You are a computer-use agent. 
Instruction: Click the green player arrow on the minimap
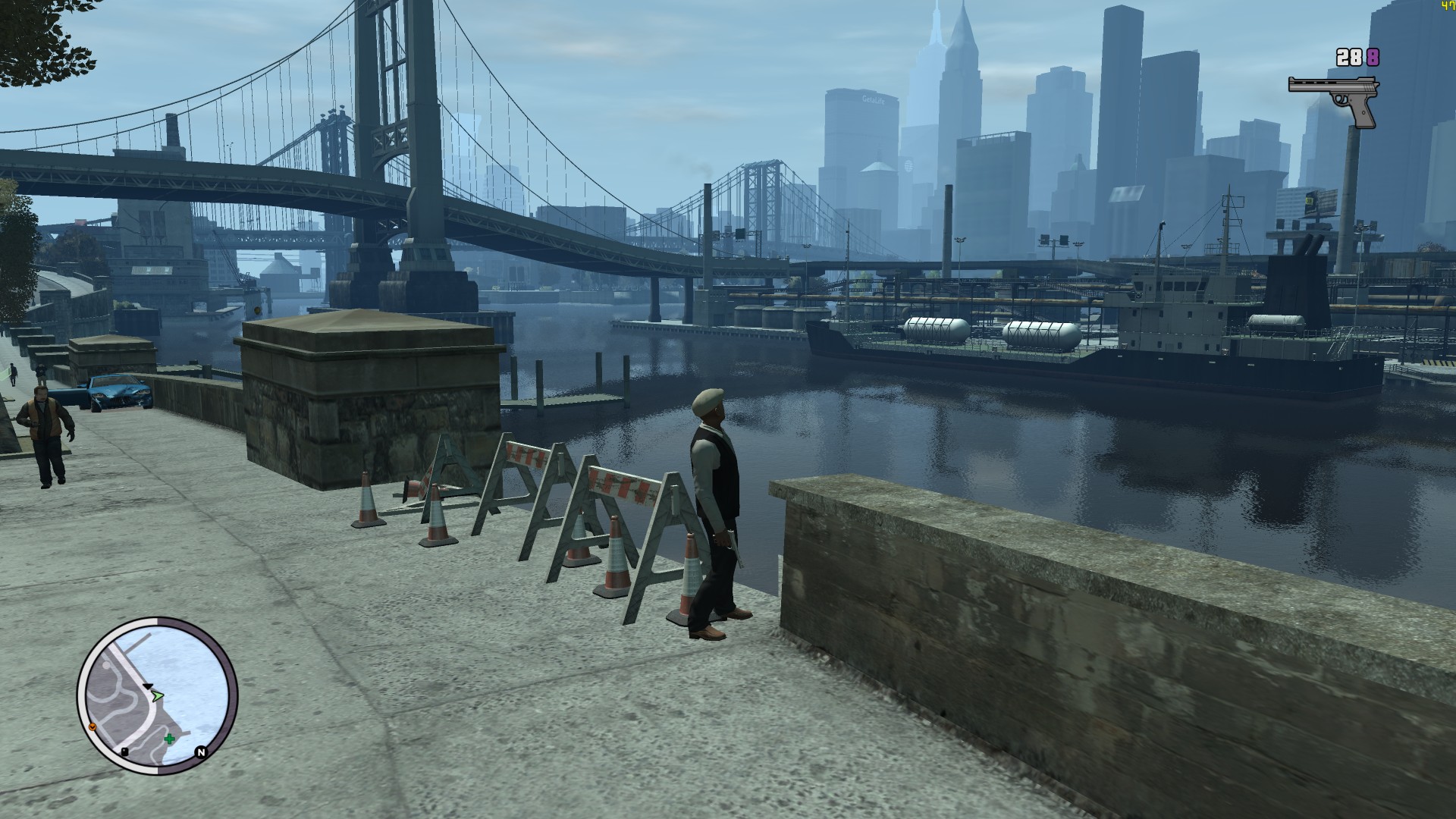click(157, 695)
